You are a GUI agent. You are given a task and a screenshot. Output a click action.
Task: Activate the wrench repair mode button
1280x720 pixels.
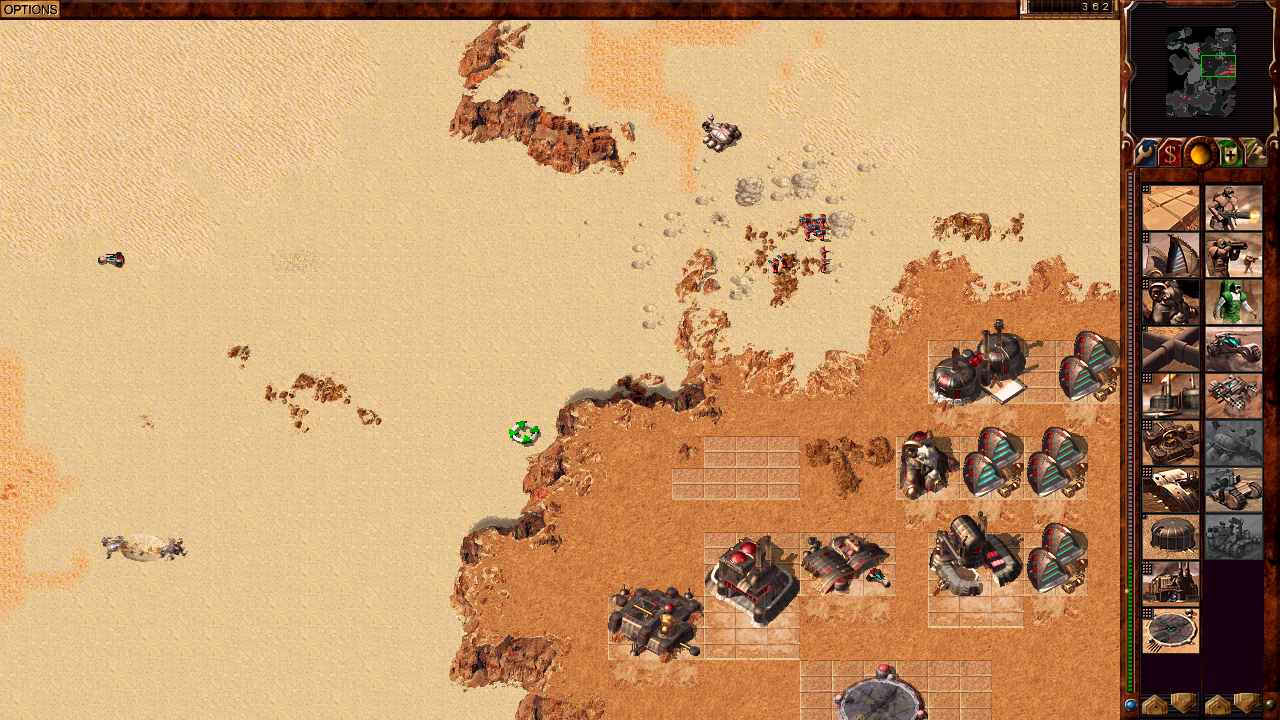pos(1146,154)
